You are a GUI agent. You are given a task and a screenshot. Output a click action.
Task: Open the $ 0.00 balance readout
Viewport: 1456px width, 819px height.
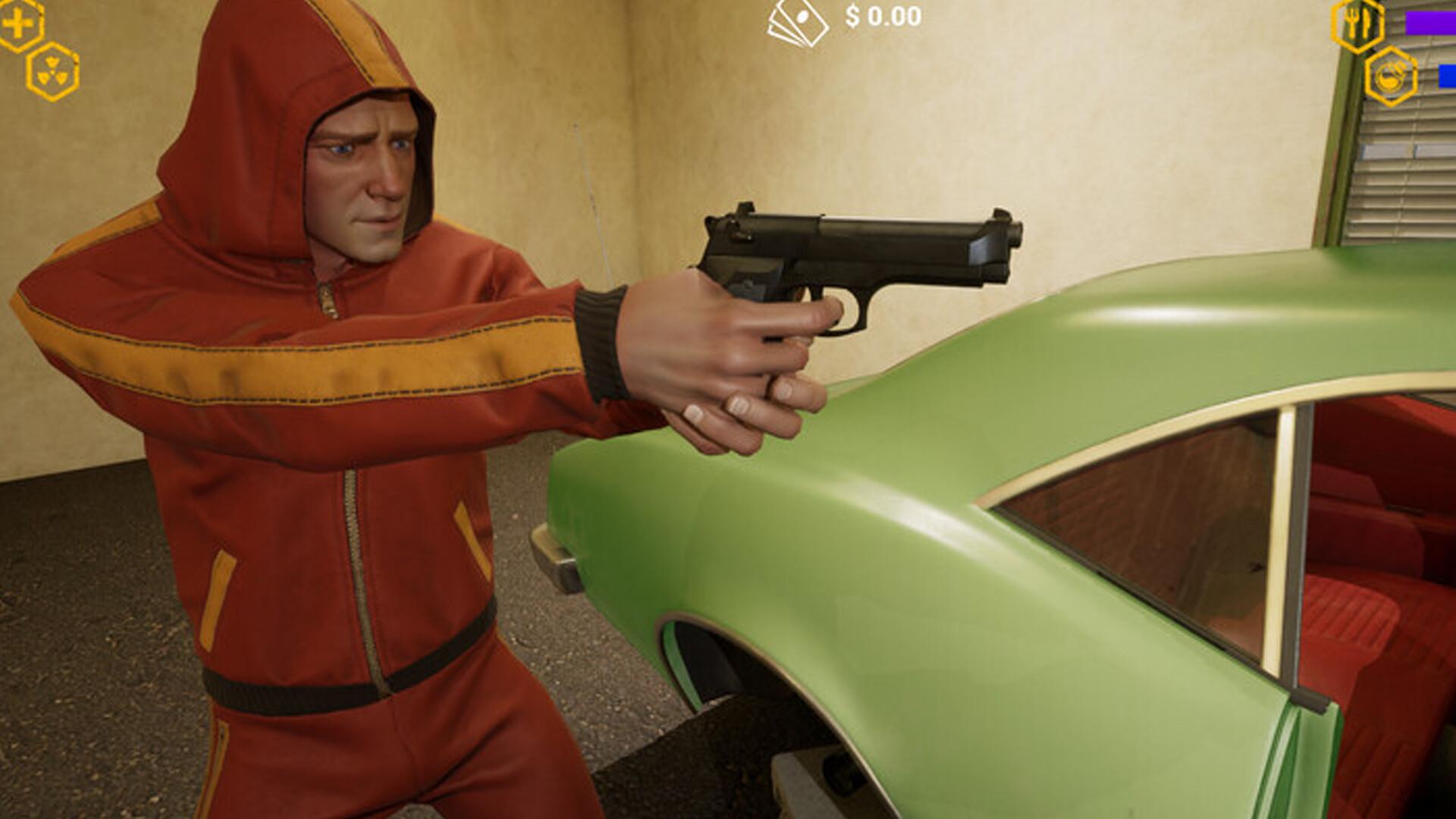point(883,13)
